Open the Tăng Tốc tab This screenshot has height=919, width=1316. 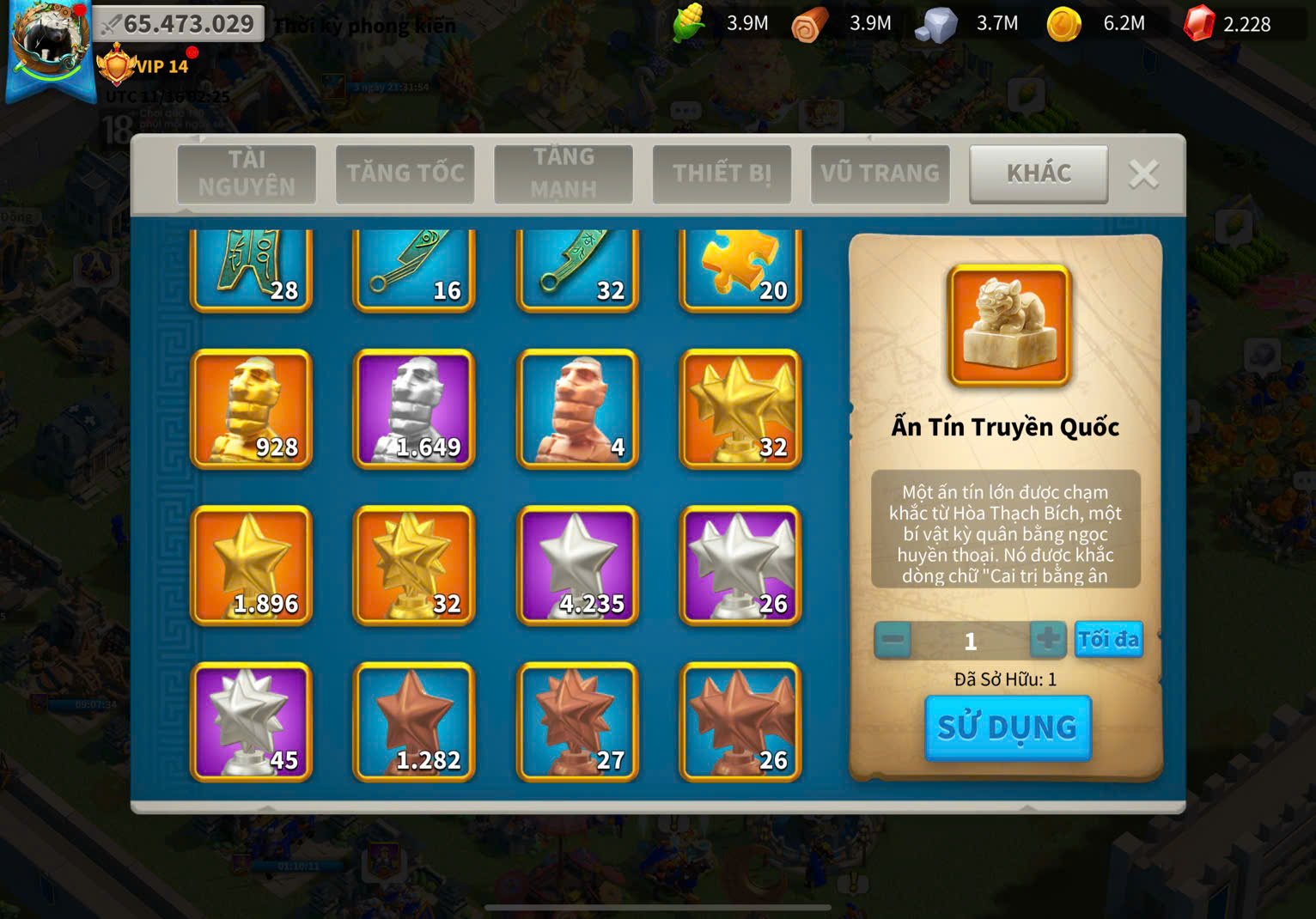coord(405,173)
